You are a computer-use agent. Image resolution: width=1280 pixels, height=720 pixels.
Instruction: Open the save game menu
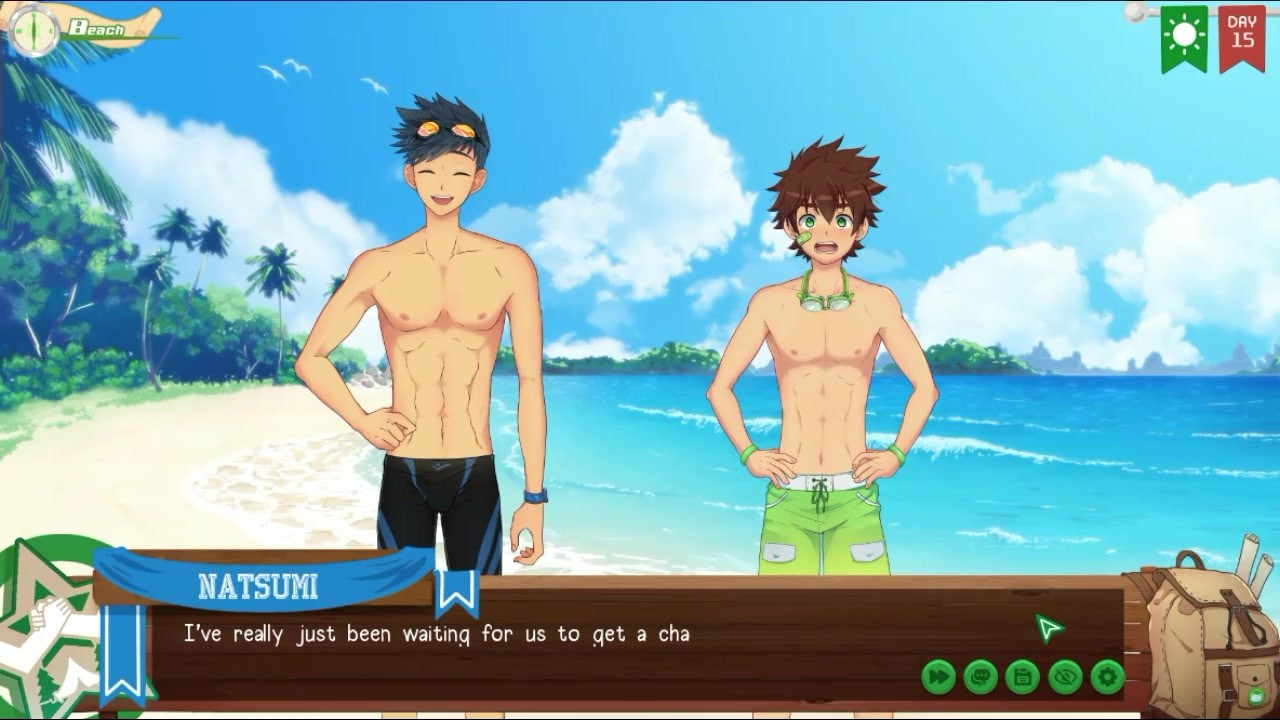(1022, 677)
